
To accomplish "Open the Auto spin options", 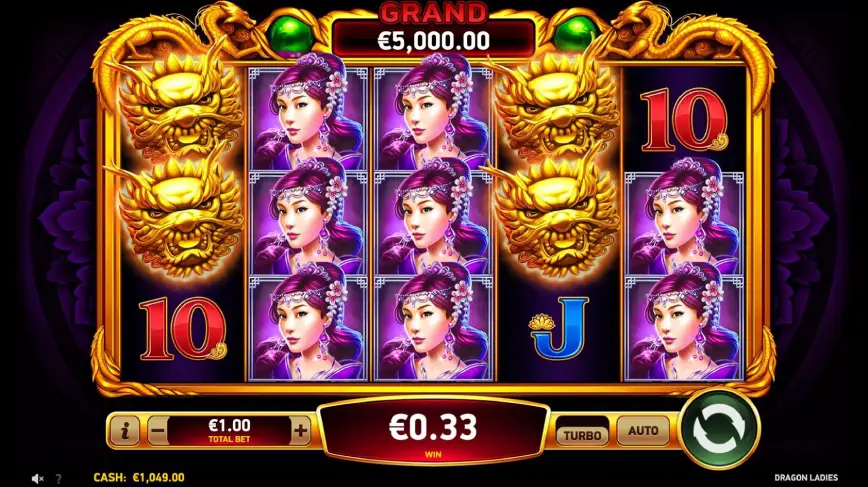I will 643,431.
